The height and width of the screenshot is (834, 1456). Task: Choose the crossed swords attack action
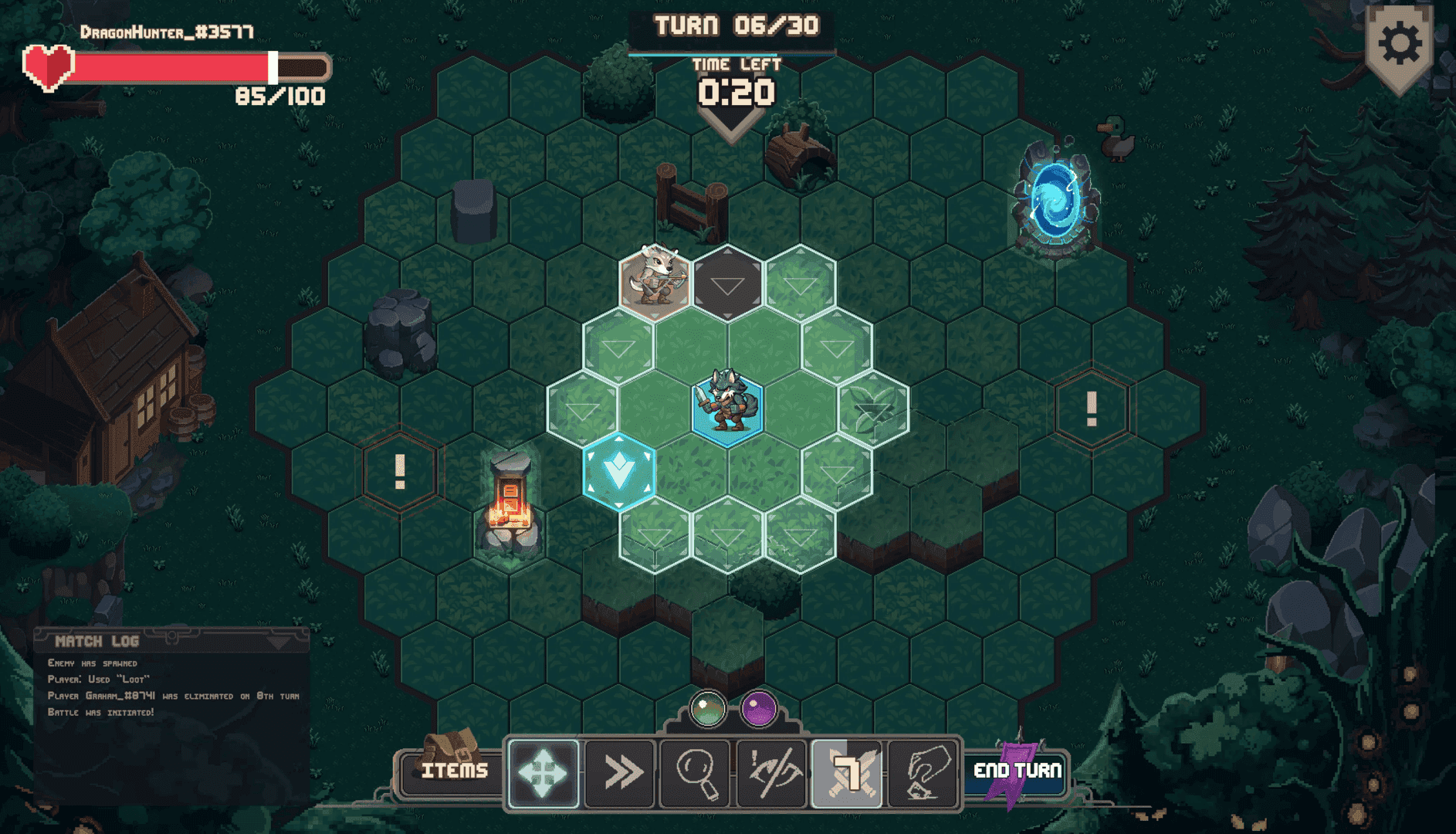(847, 773)
